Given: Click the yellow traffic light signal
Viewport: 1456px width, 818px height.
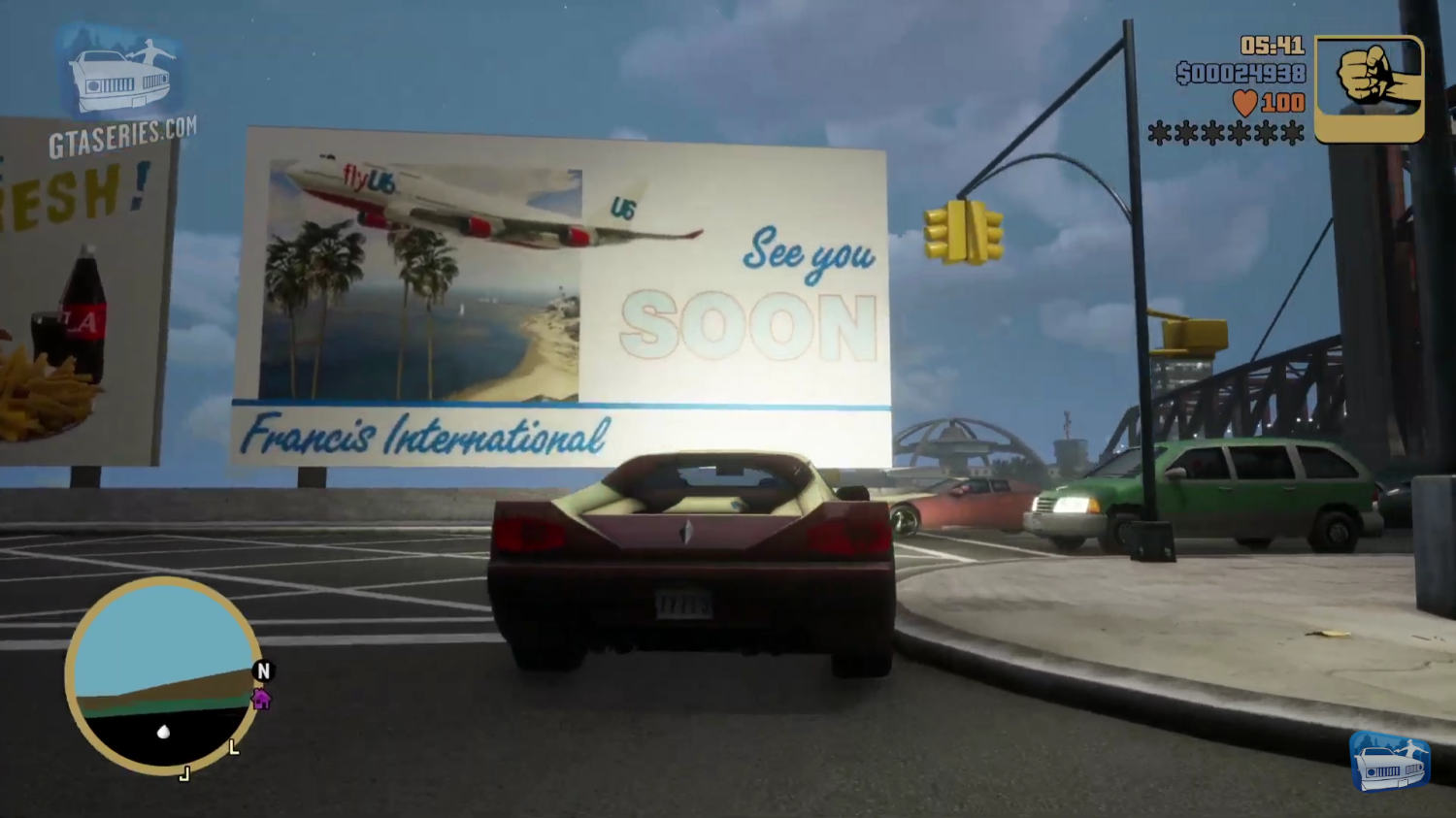Looking at the screenshot, I should click(962, 231).
